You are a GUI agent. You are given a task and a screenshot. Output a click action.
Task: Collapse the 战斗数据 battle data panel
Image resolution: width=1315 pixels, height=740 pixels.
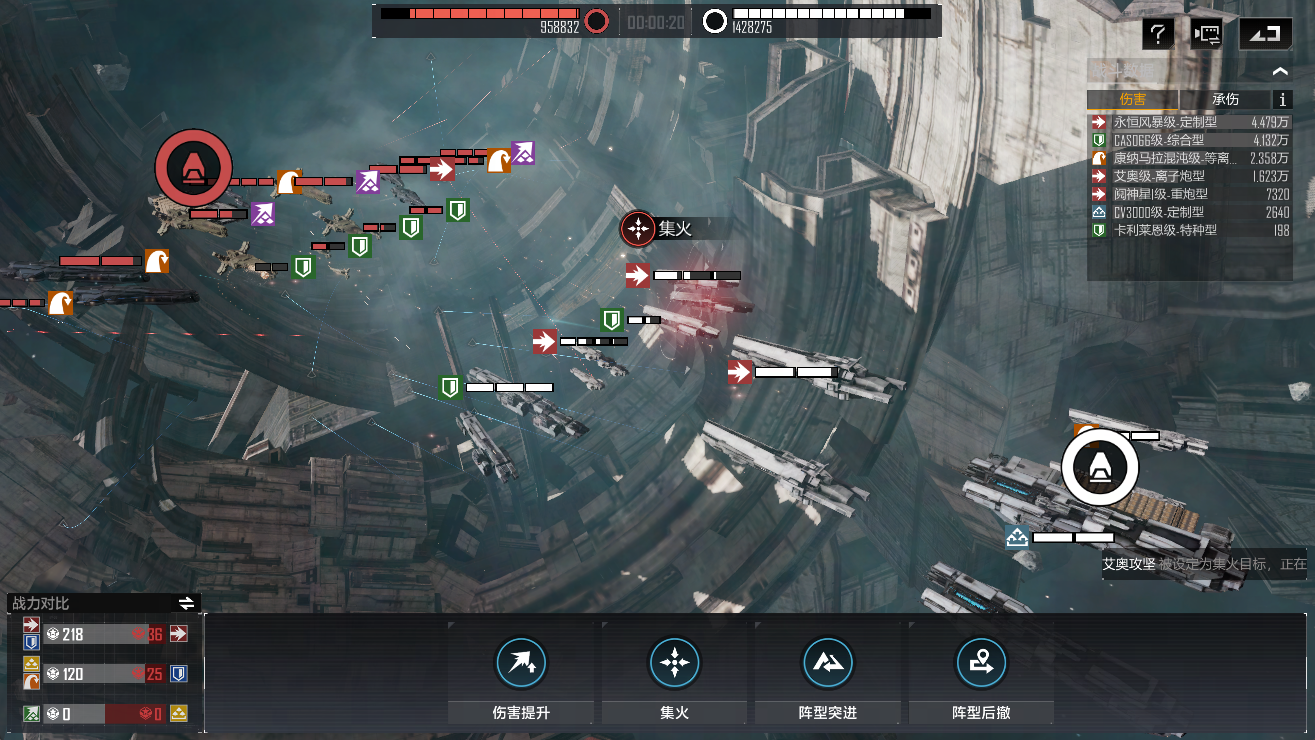[x=1280, y=72]
